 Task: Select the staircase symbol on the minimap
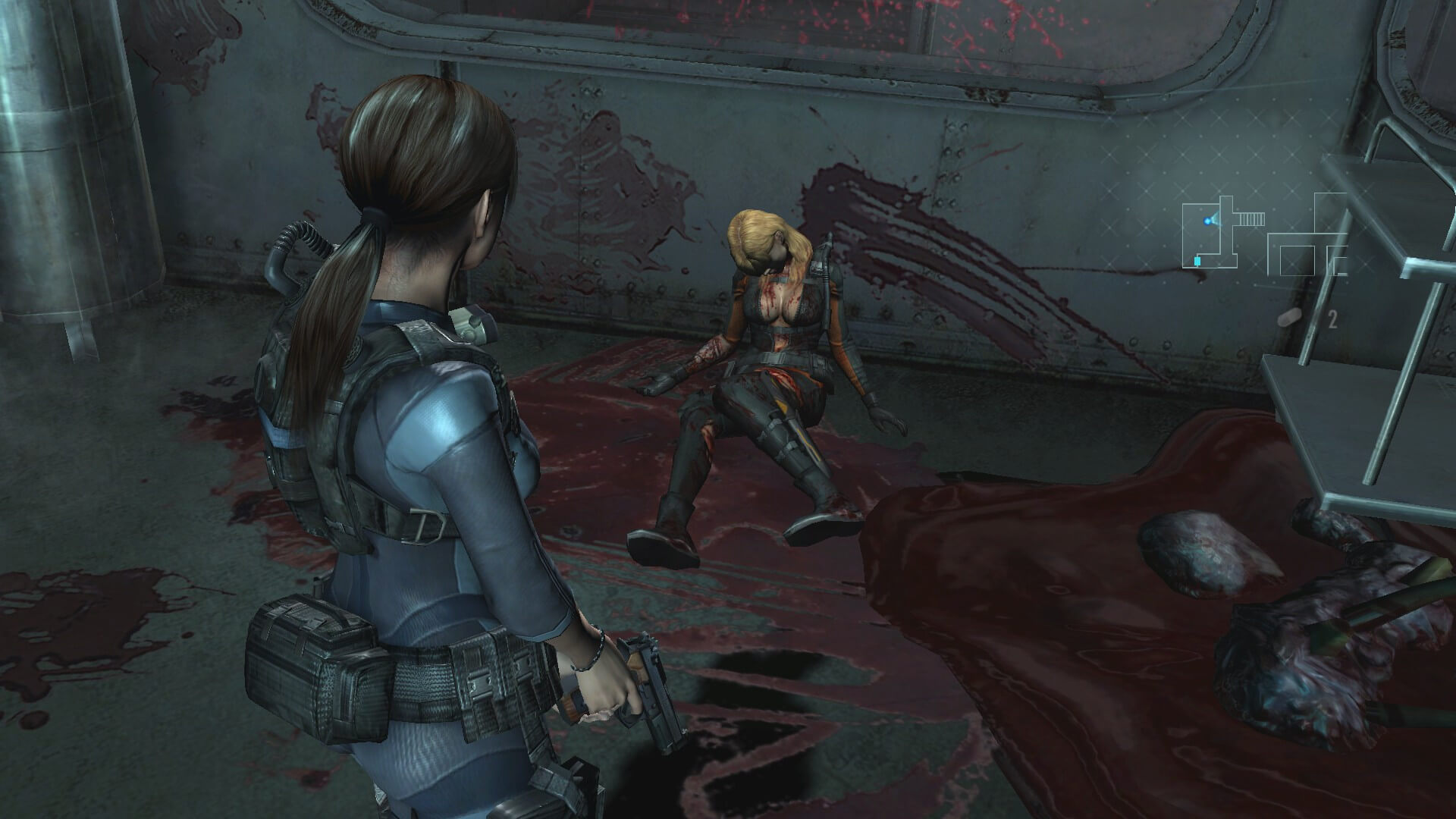(1253, 219)
